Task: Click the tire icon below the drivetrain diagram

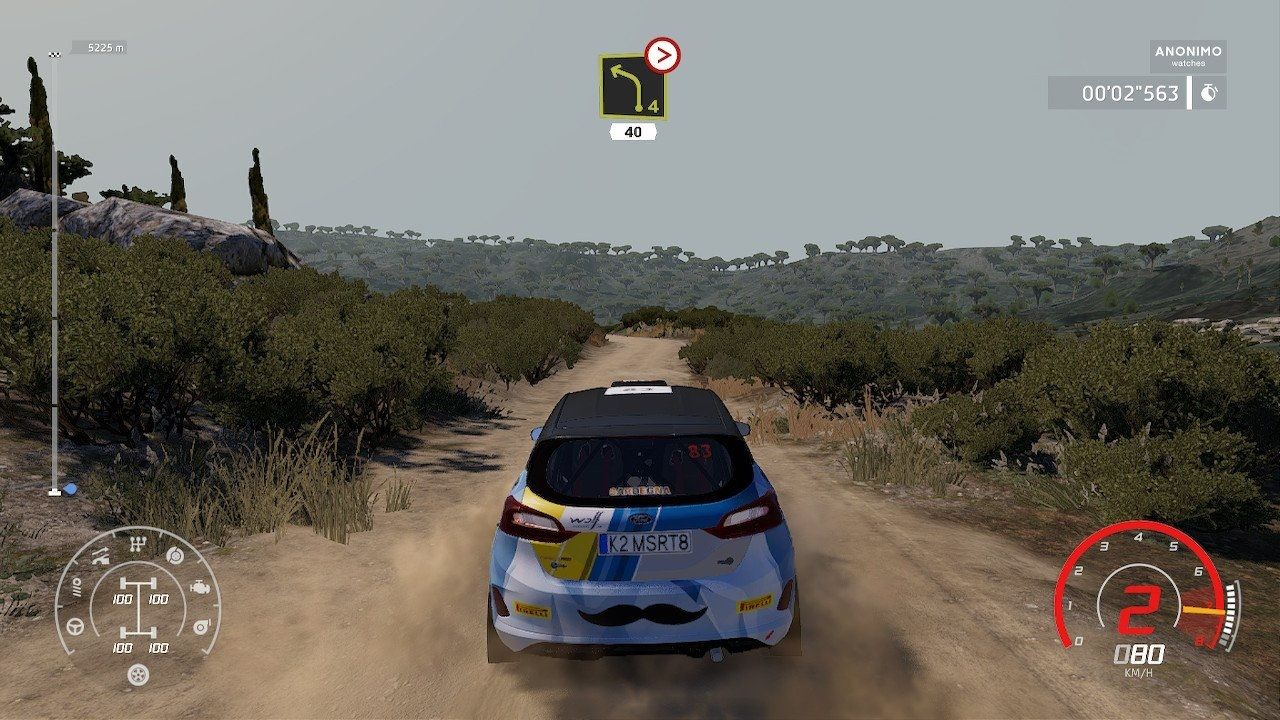Action: click(138, 674)
